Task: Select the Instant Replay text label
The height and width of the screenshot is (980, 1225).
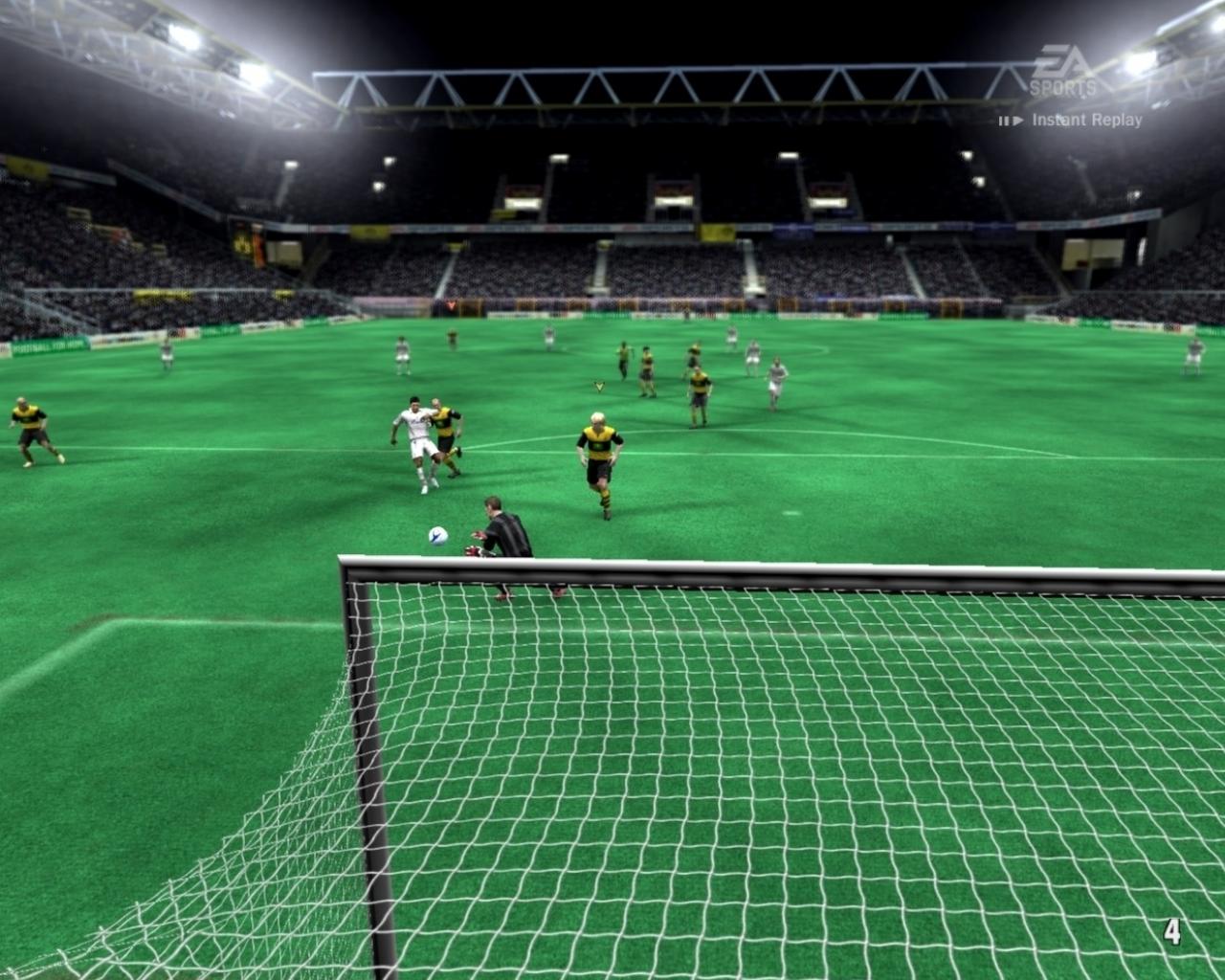Action: [1086, 119]
